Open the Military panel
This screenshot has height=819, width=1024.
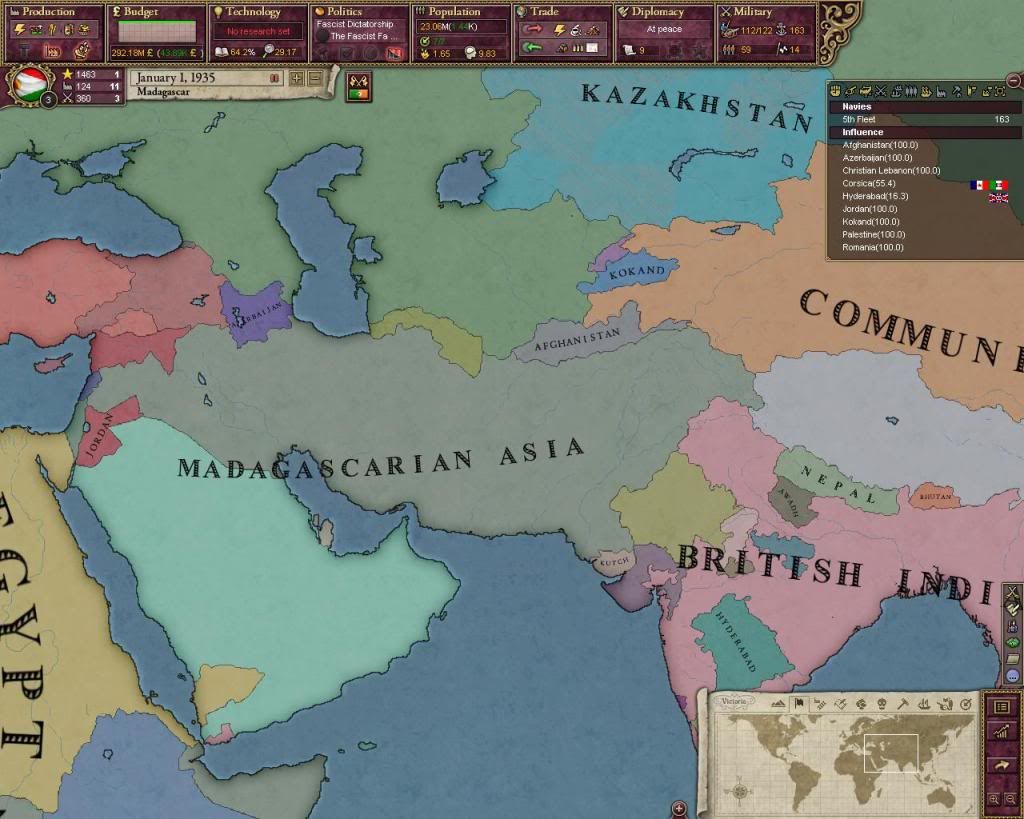(x=767, y=12)
